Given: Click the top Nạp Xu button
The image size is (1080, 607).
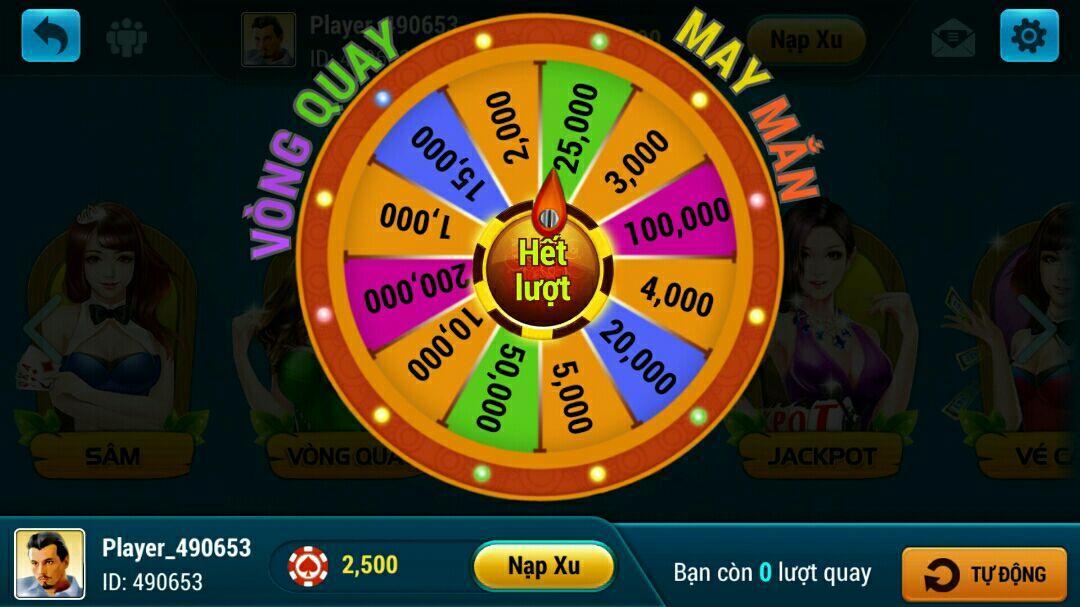Looking at the screenshot, I should tap(804, 40).
